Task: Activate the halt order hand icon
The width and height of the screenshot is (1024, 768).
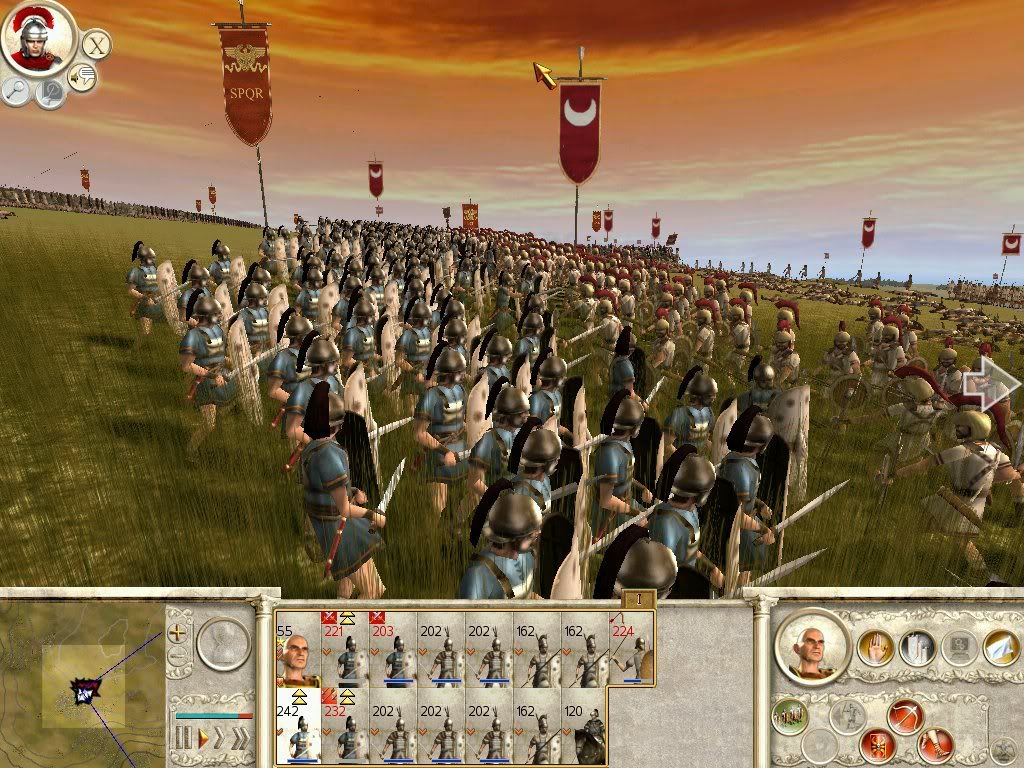Action: point(874,647)
